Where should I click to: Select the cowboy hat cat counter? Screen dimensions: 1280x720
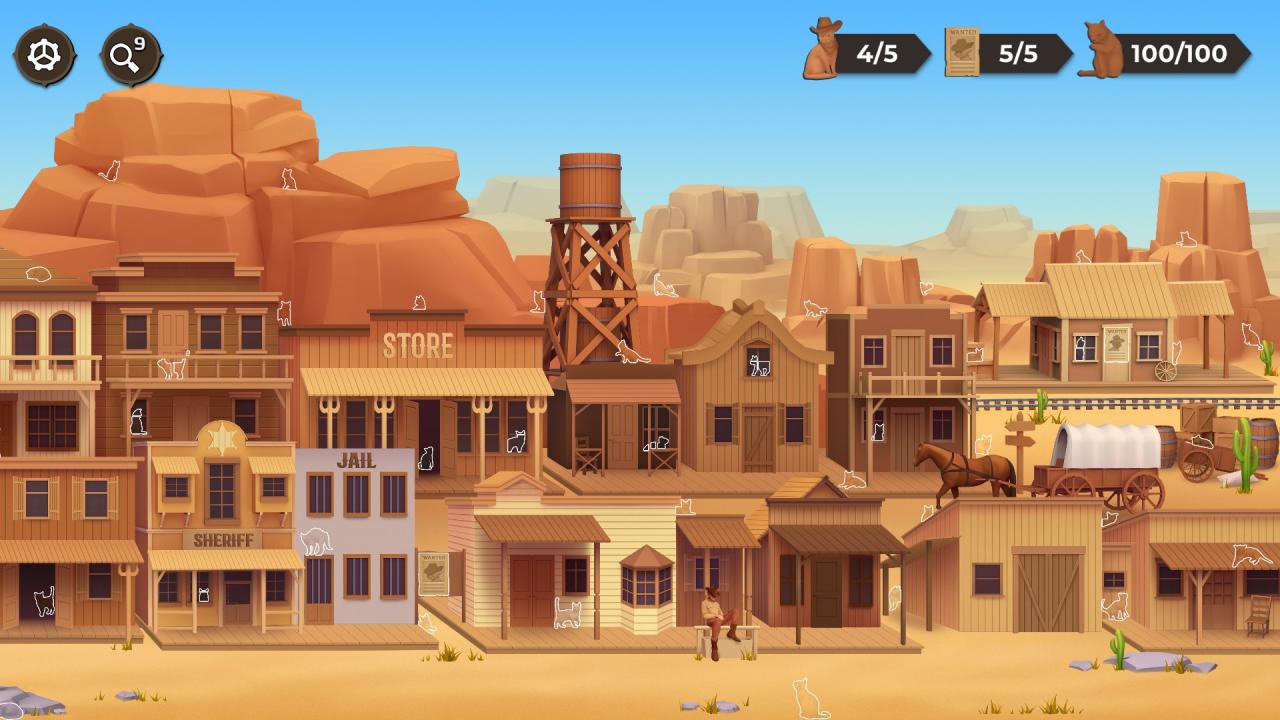(x=866, y=52)
